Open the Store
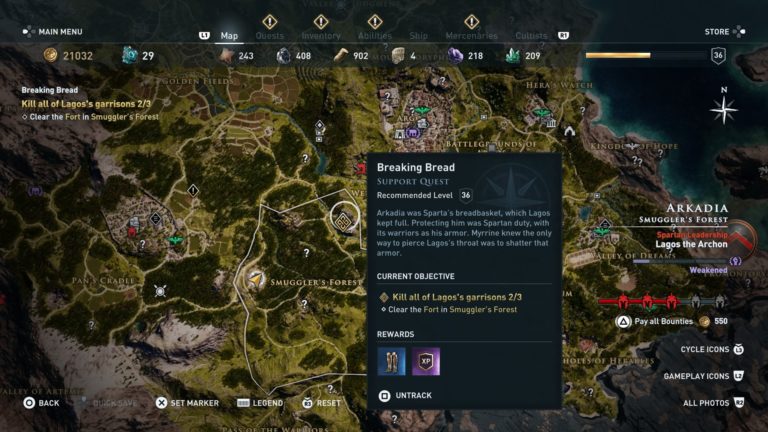 point(723,31)
